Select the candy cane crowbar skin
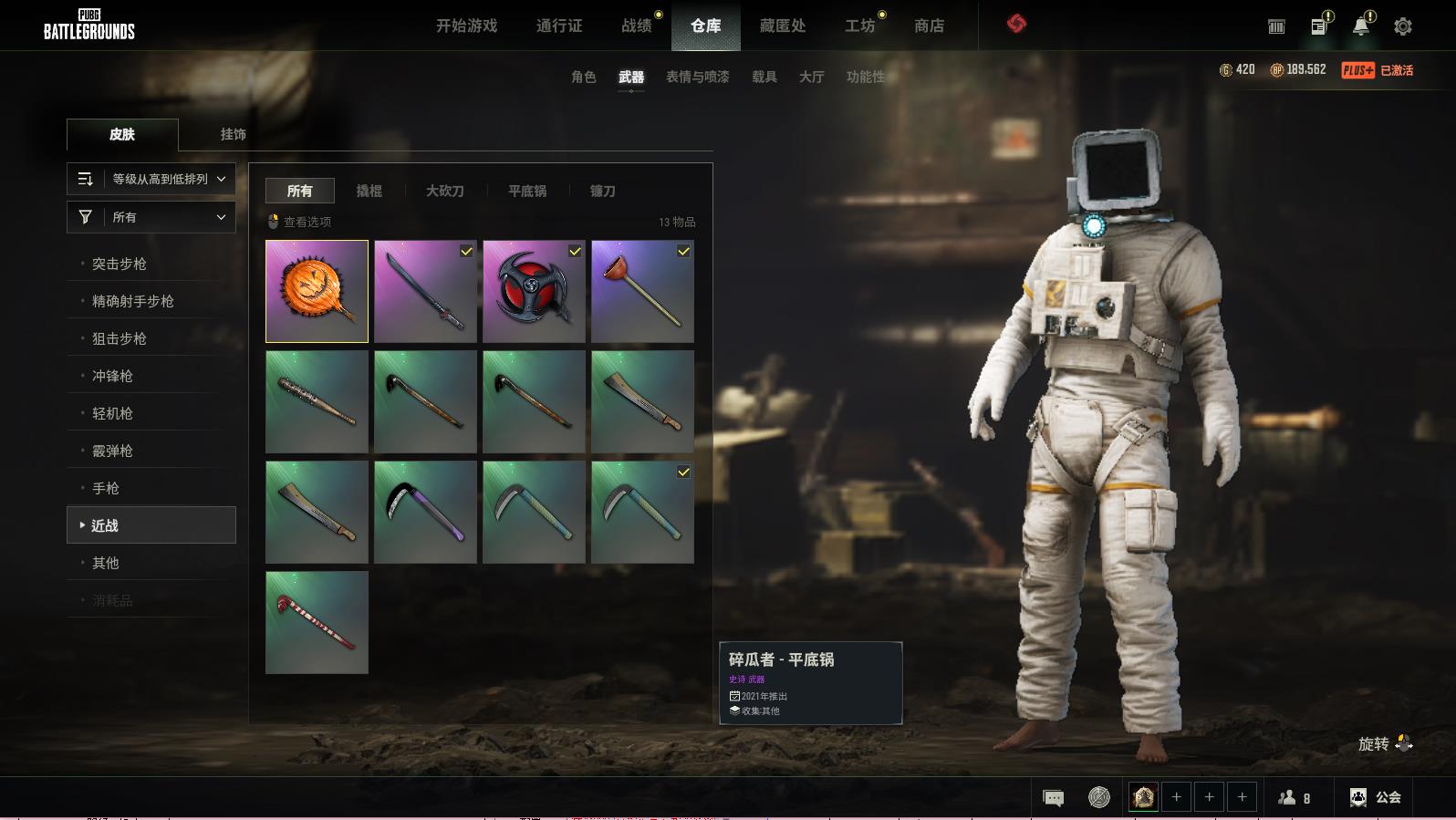 [x=317, y=622]
